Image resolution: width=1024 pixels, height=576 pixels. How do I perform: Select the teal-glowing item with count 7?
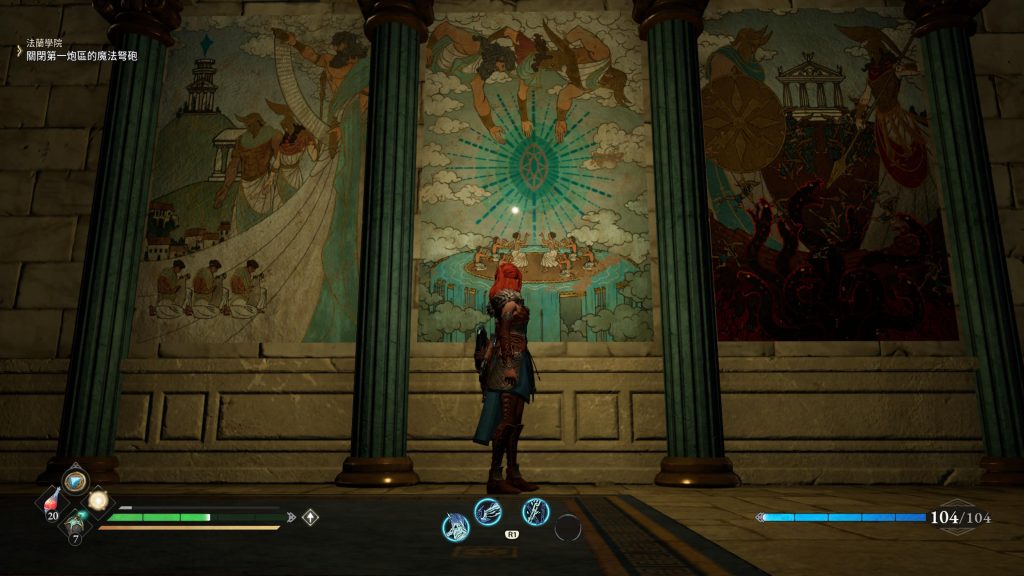pos(75,523)
